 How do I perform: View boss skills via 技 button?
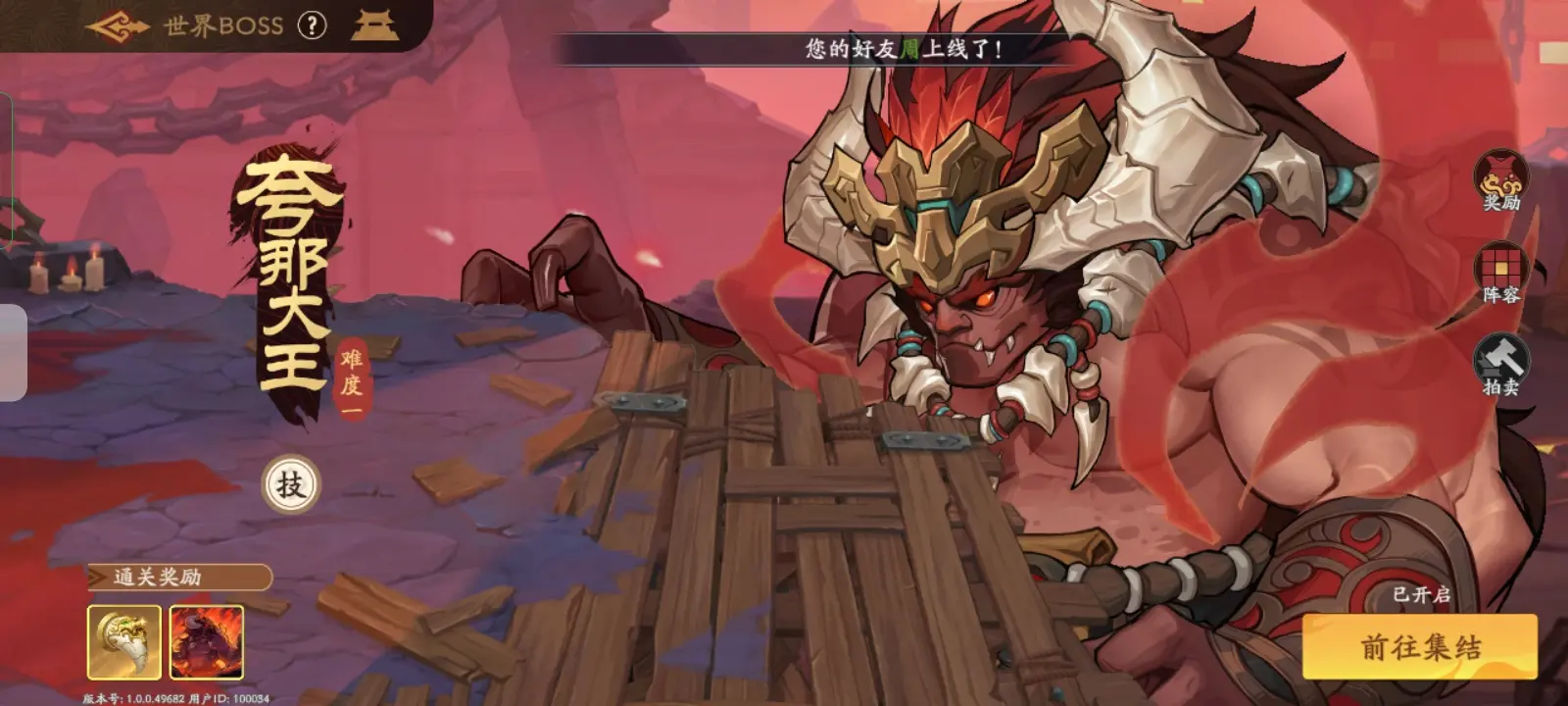point(291,484)
